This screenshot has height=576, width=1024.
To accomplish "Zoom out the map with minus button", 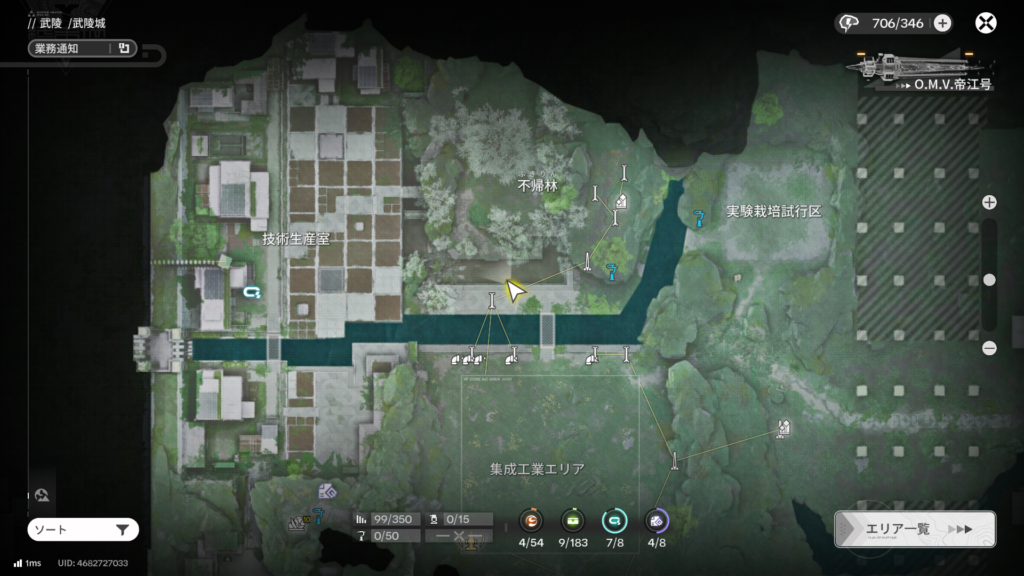I will pos(989,348).
